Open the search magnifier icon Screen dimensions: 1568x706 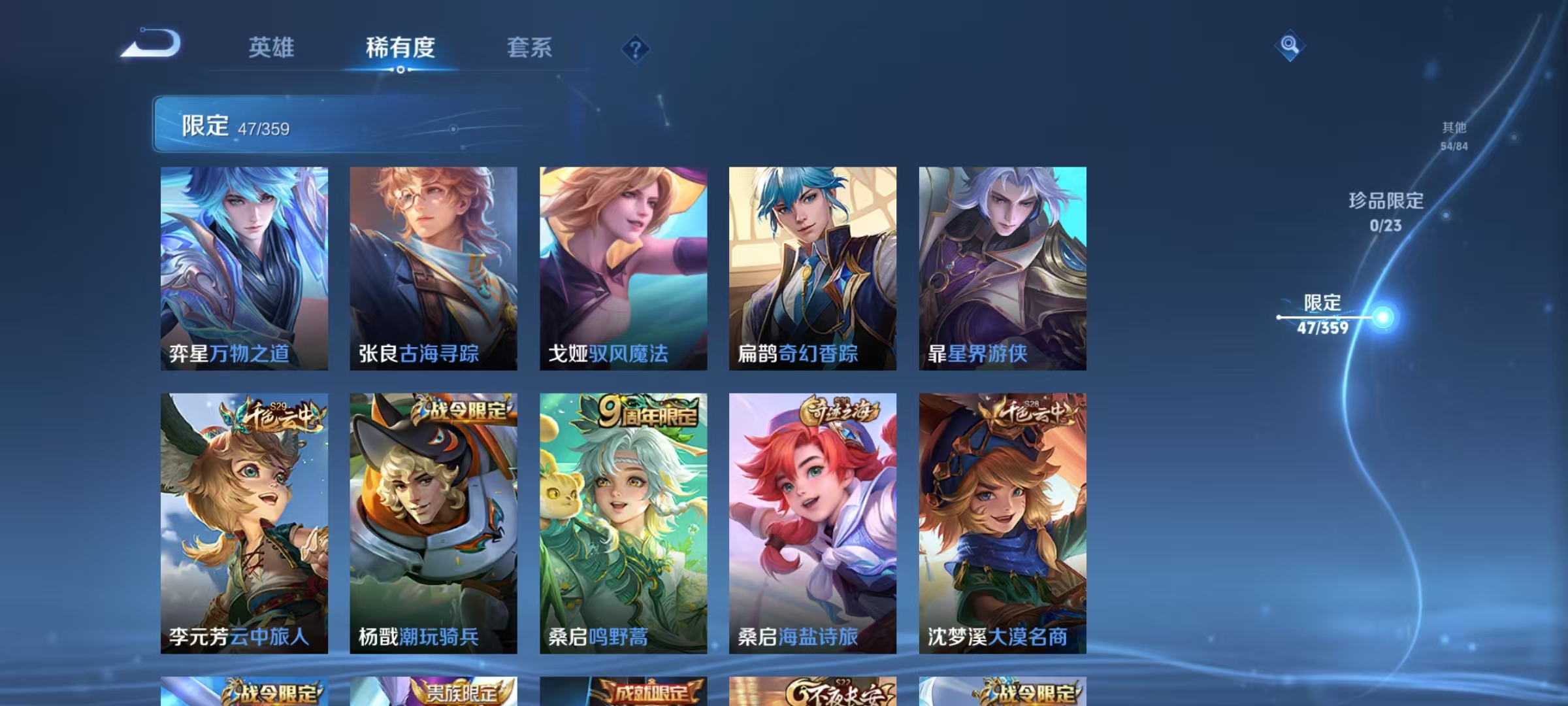[1288, 46]
